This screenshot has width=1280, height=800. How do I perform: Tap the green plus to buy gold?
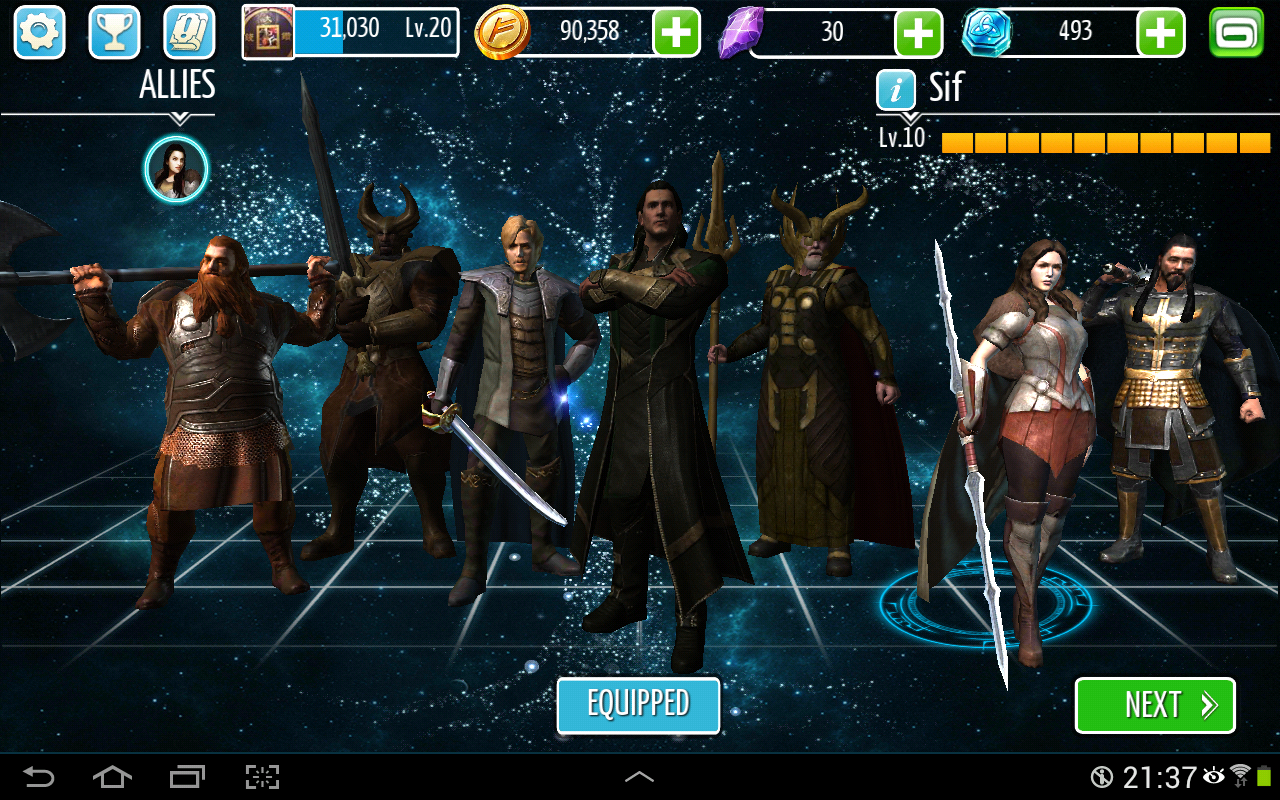coord(677,31)
